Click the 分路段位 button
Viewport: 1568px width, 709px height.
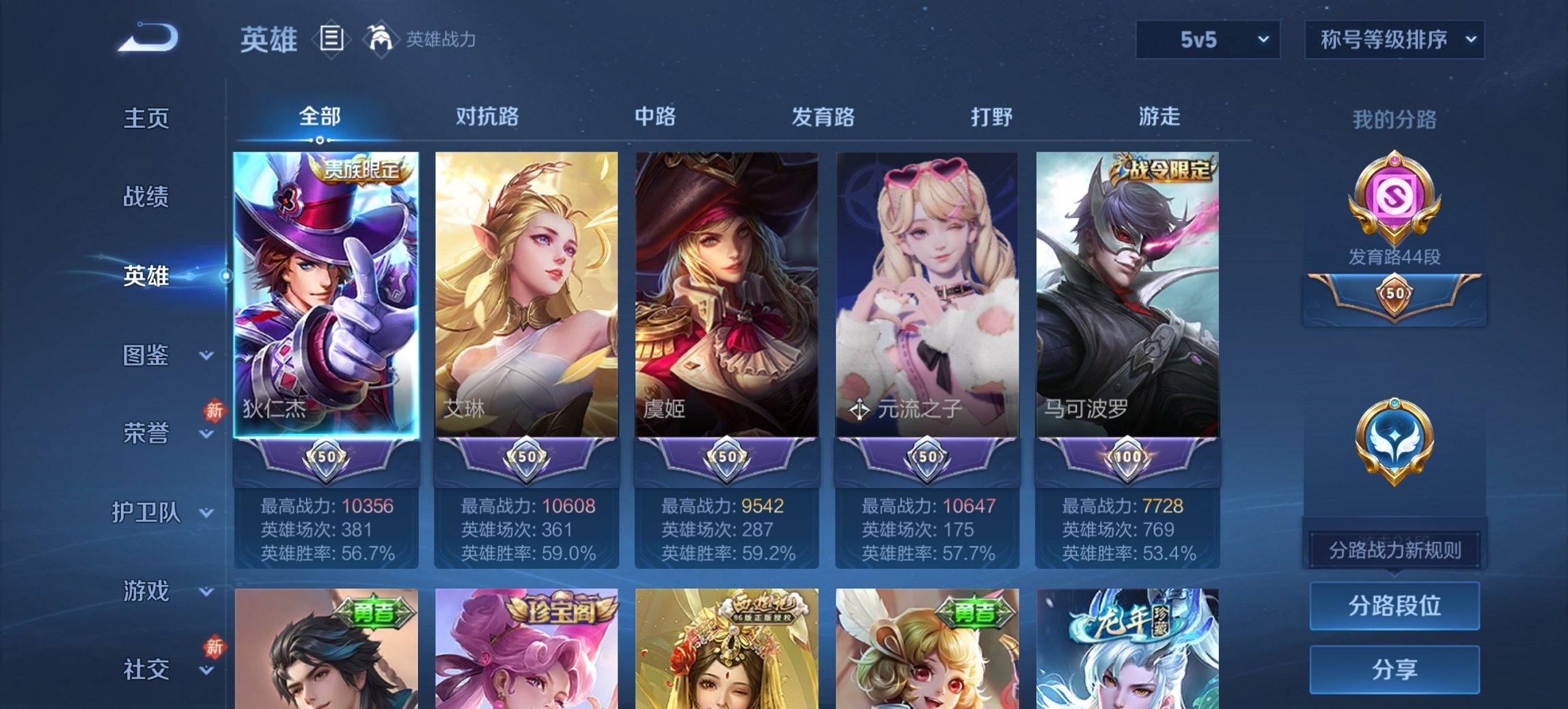tap(1394, 606)
